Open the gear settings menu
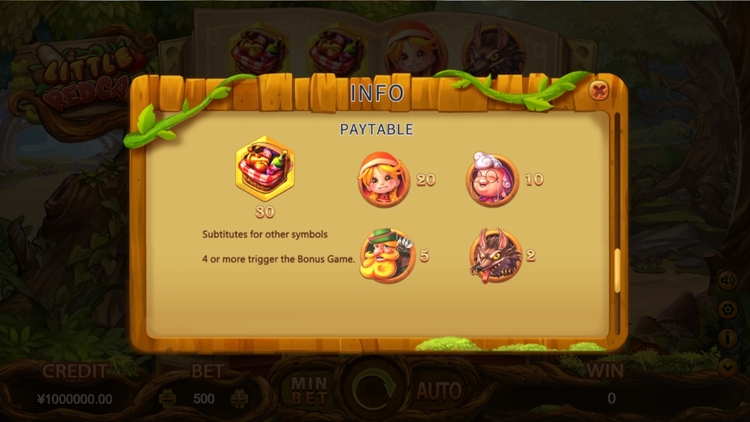The height and width of the screenshot is (422, 750). tap(726, 310)
